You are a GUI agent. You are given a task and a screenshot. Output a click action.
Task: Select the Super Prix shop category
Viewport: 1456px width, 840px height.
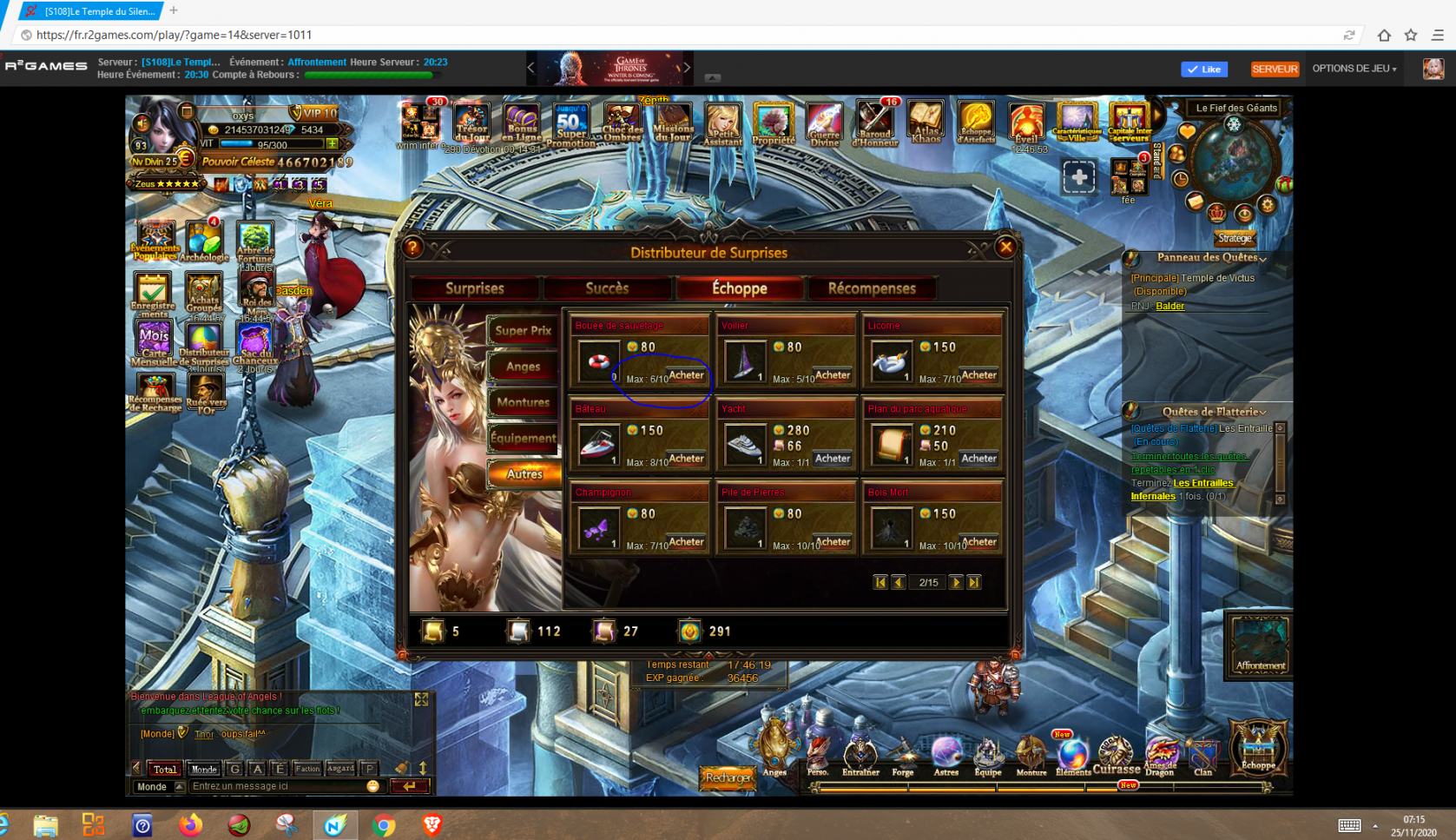(523, 331)
